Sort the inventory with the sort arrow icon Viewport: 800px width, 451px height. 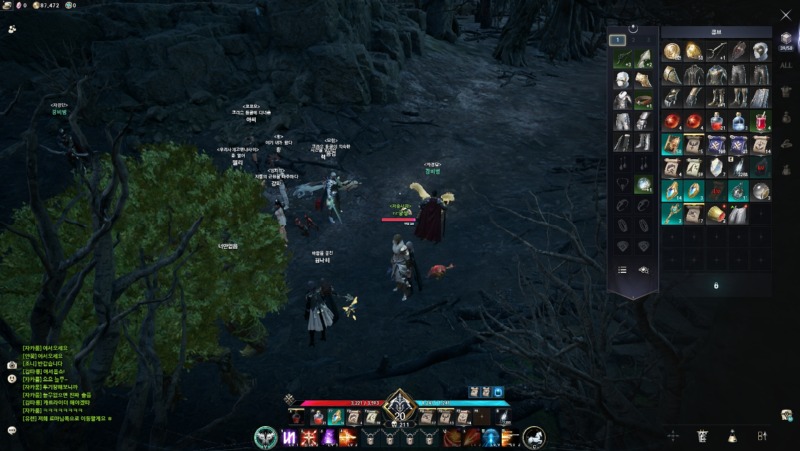[x=762, y=436]
